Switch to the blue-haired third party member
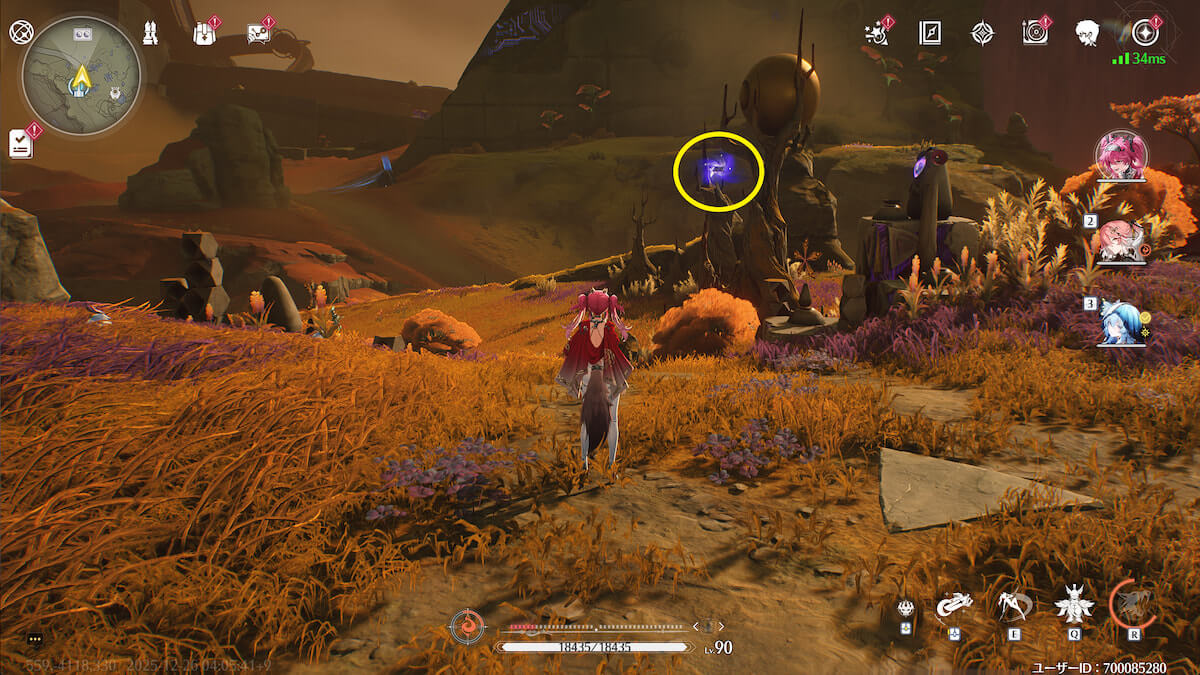This screenshot has width=1200, height=675. click(x=1121, y=322)
